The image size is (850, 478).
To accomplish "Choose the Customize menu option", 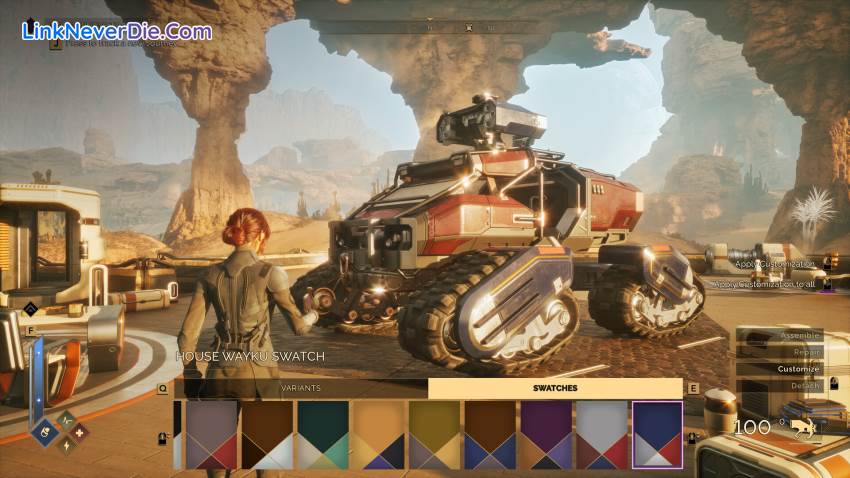I will (798, 369).
